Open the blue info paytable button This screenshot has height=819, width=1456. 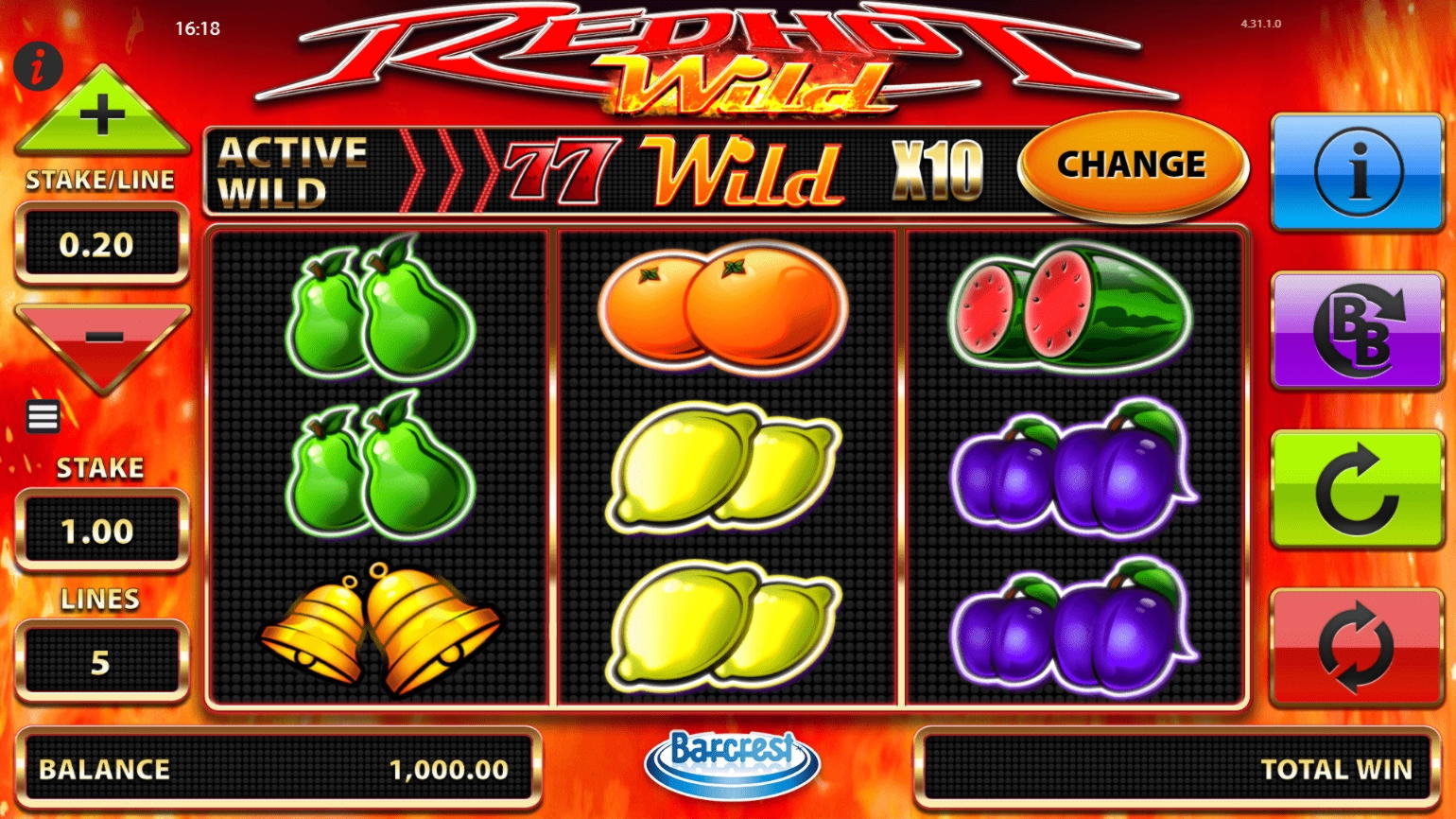tap(1357, 172)
